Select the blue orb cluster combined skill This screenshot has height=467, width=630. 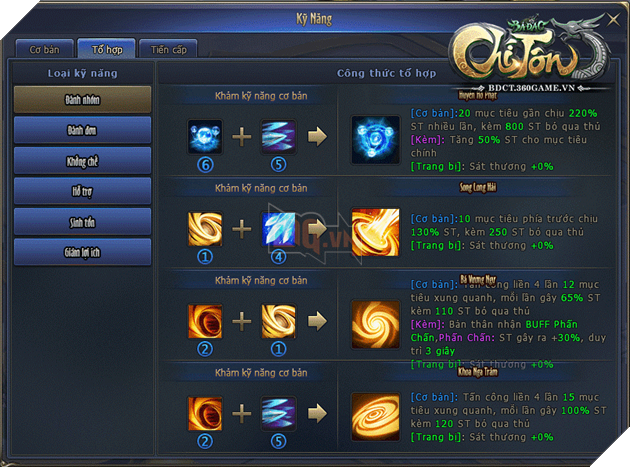[375, 137]
